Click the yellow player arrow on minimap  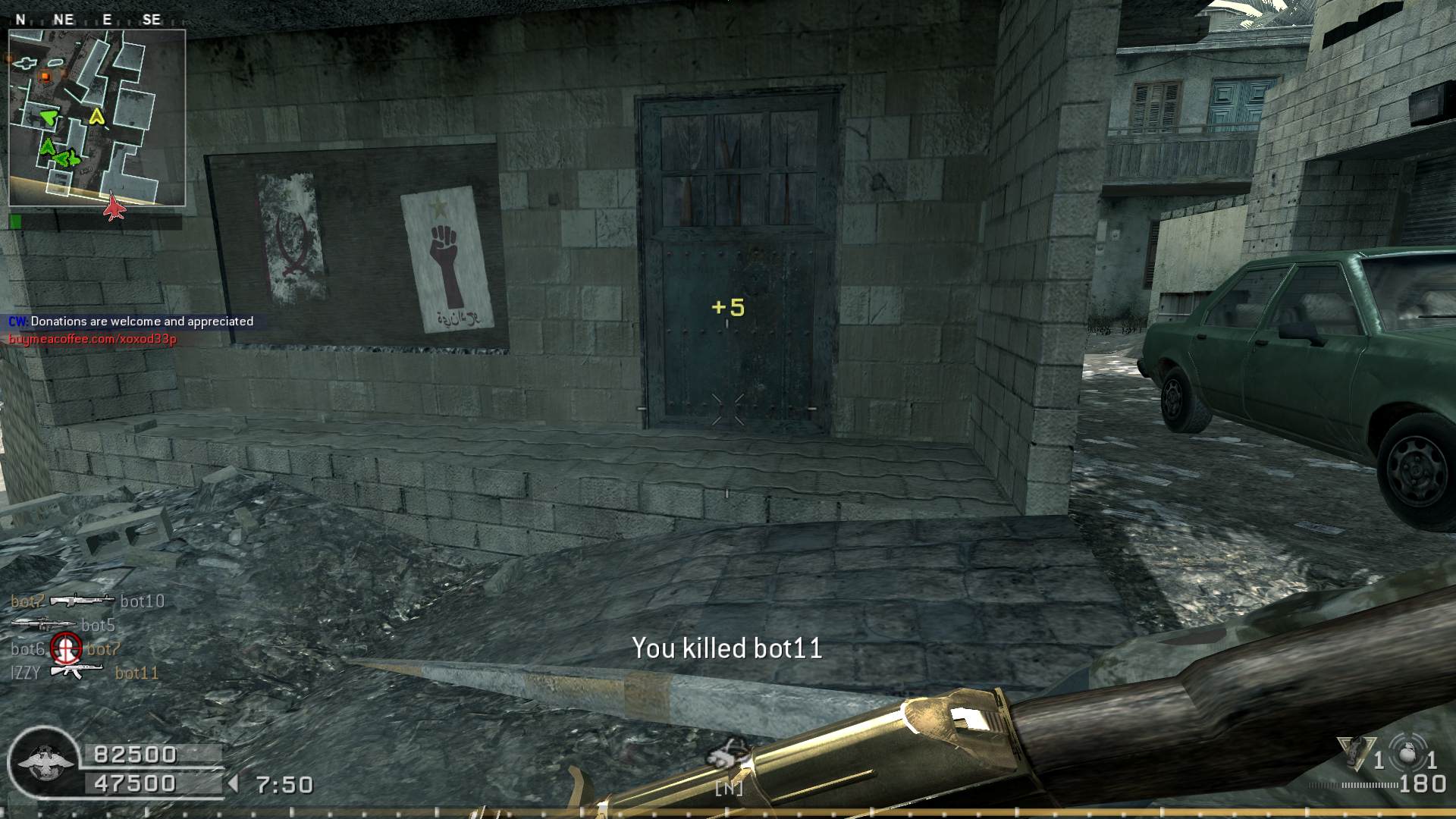point(96,116)
